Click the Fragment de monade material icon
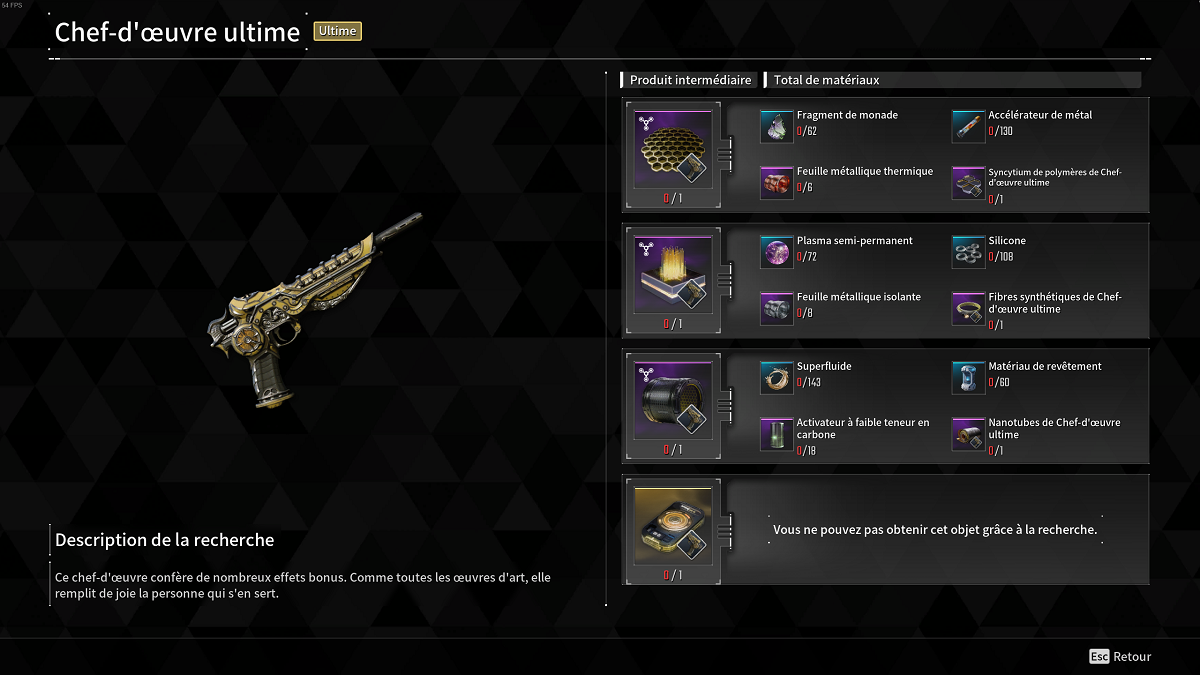Image resolution: width=1200 pixels, height=675 pixels. coord(777,126)
